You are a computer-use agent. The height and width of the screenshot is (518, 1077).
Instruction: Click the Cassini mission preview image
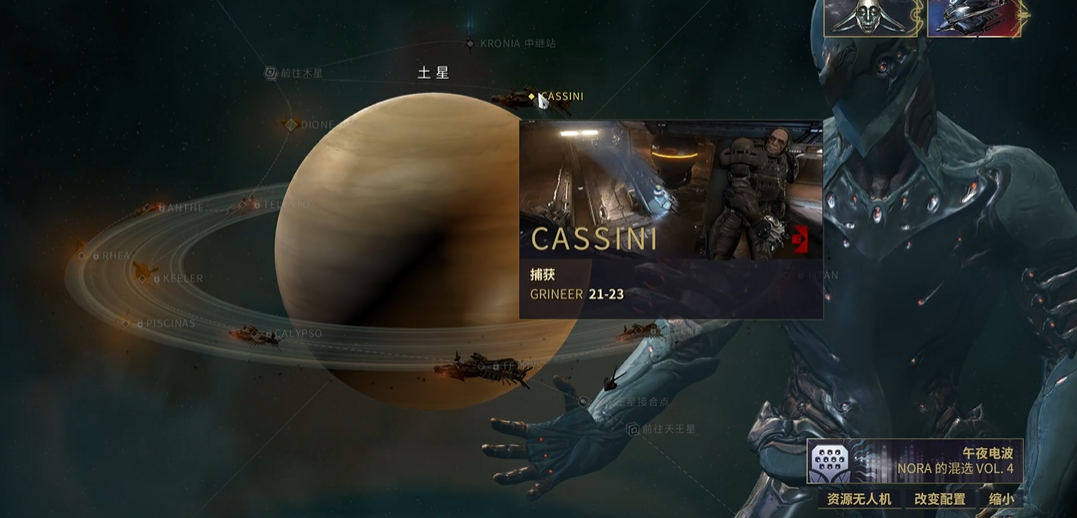coord(670,190)
